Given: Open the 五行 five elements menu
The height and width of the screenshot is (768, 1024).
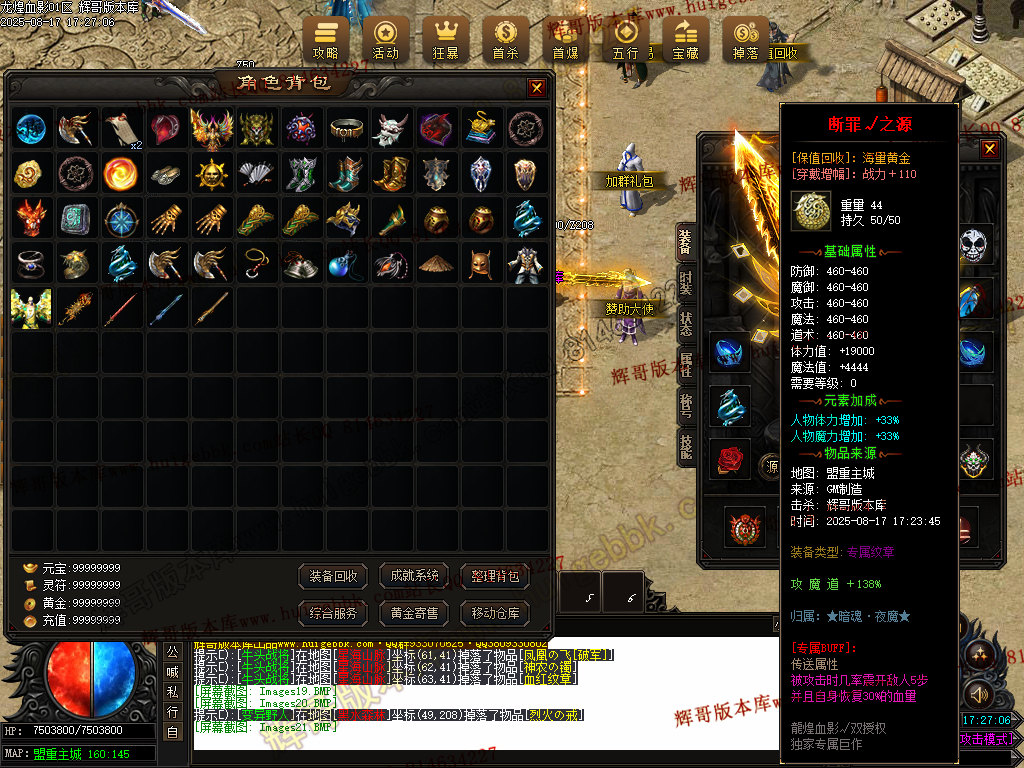Looking at the screenshot, I should point(625,39).
